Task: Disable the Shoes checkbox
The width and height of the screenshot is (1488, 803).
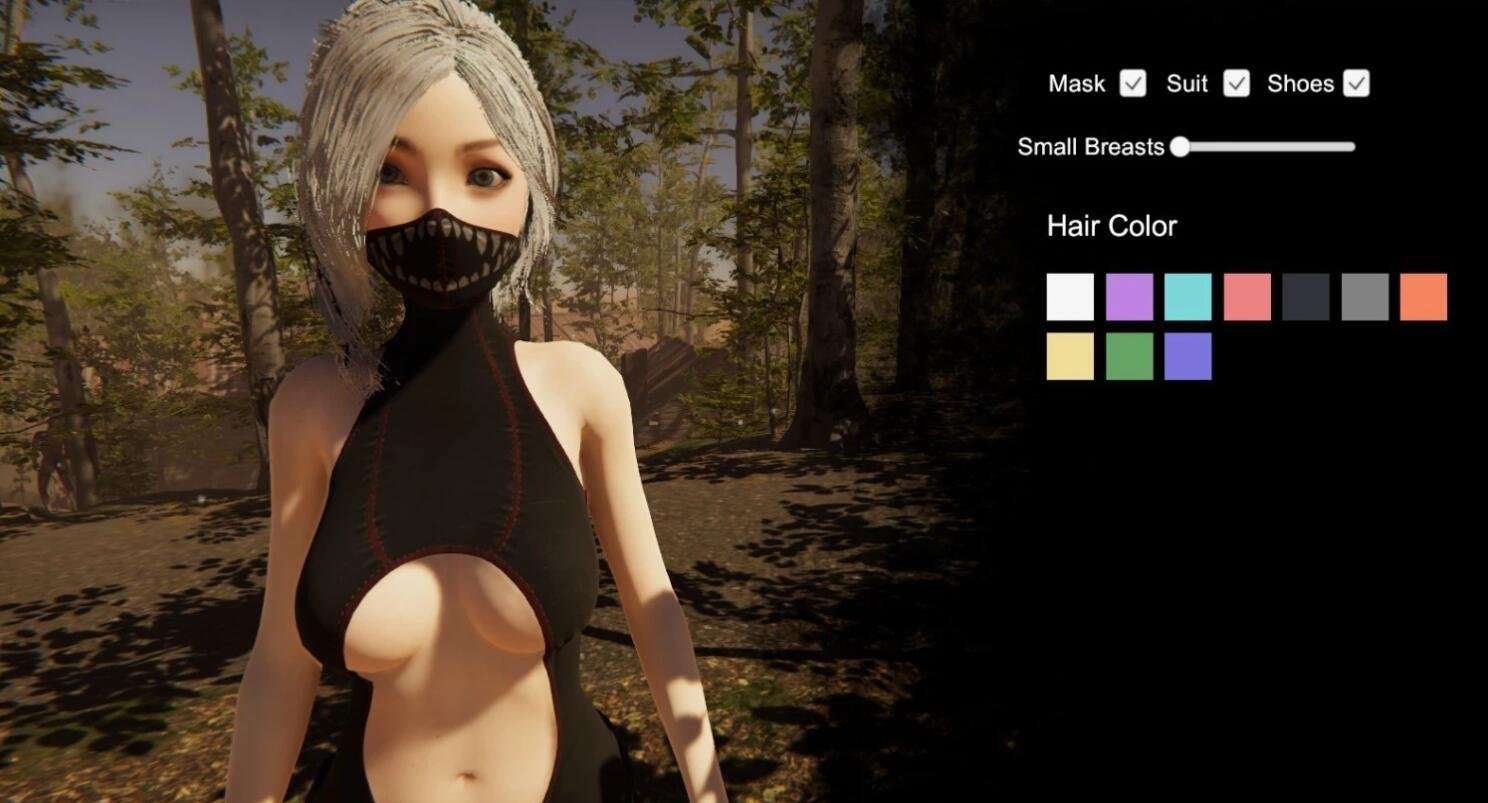Action: pos(1356,84)
